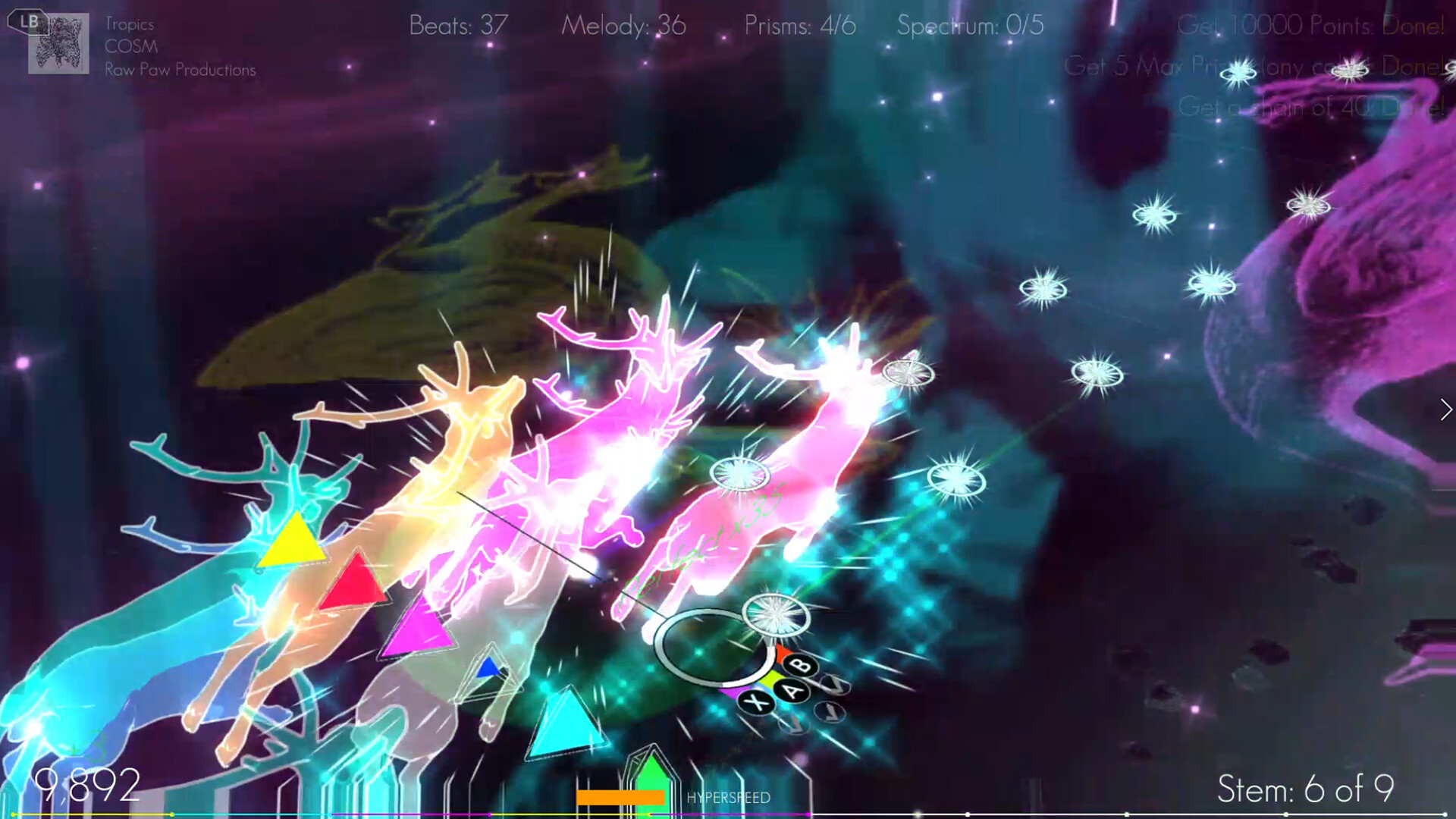The image size is (1456, 819).
Task: Select the Tropics track title
Action: [x=130, y=24]
